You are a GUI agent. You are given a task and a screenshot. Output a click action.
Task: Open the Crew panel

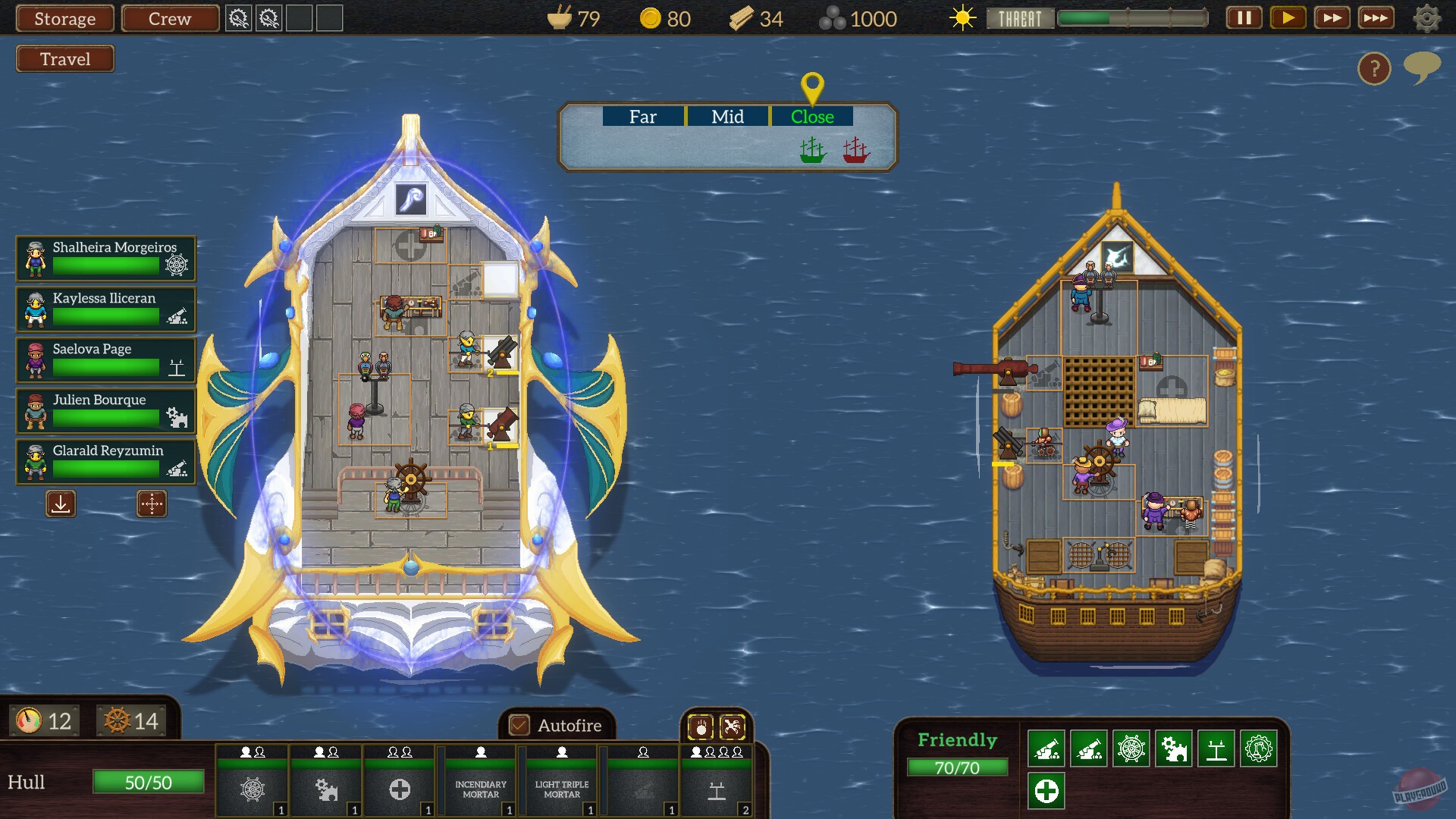click(x=169, y=18)
